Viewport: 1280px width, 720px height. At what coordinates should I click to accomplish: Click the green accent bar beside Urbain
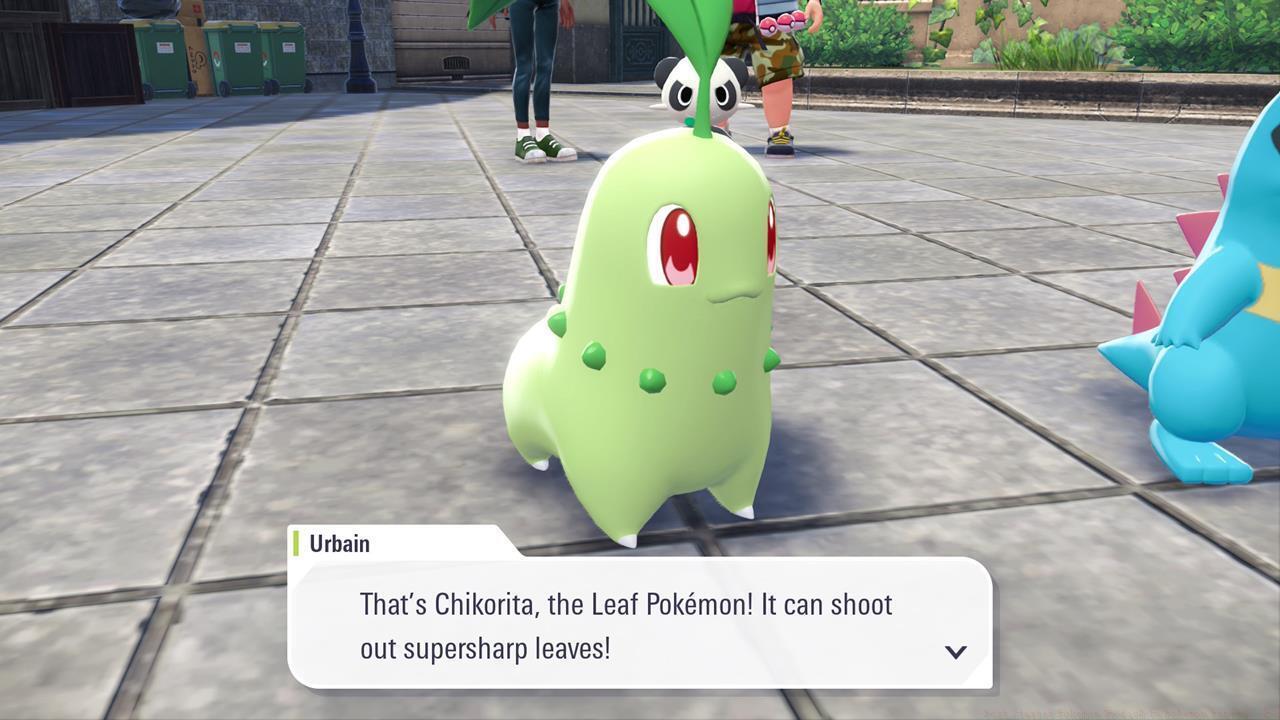coord(297,544)
